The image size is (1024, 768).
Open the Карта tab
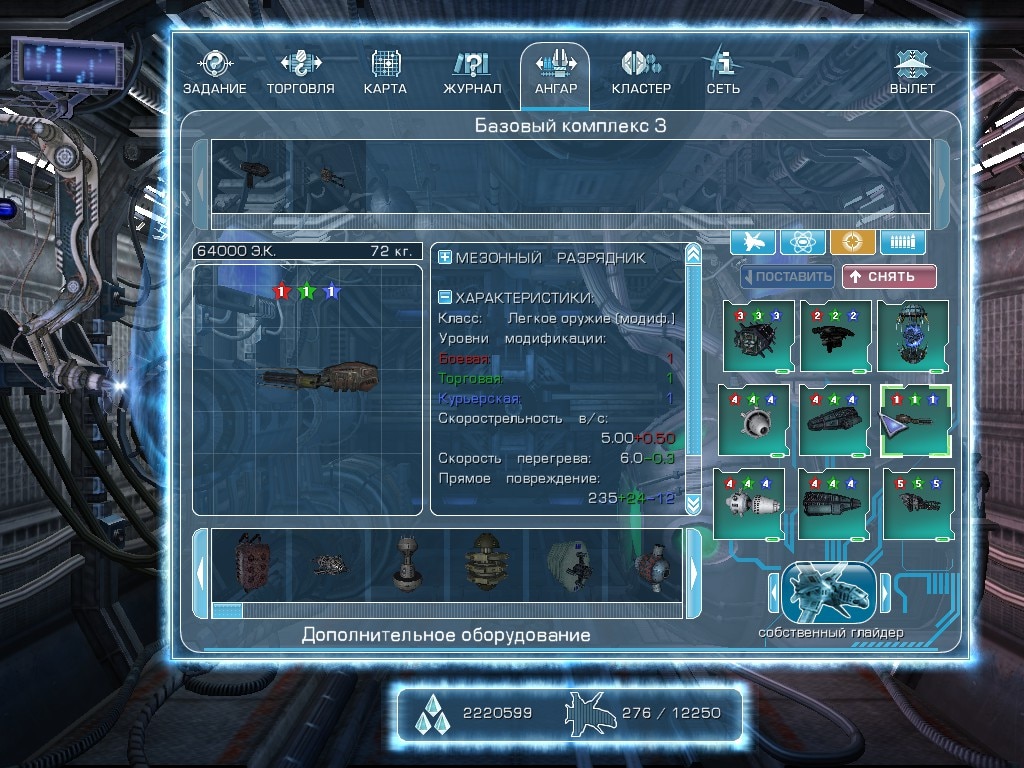[385, 73]
